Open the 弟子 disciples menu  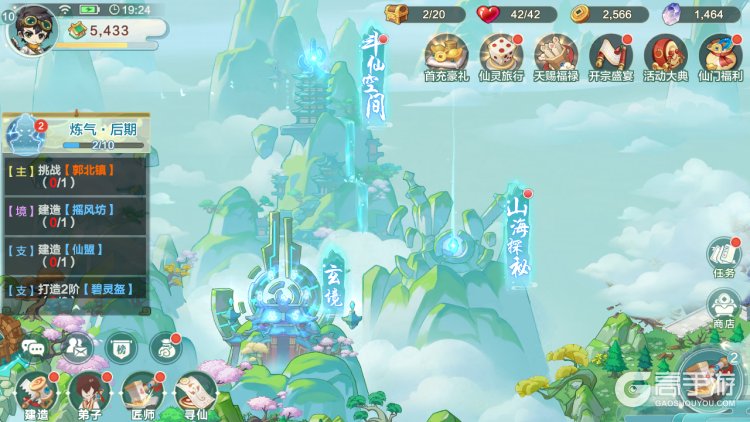pos(89,393)
